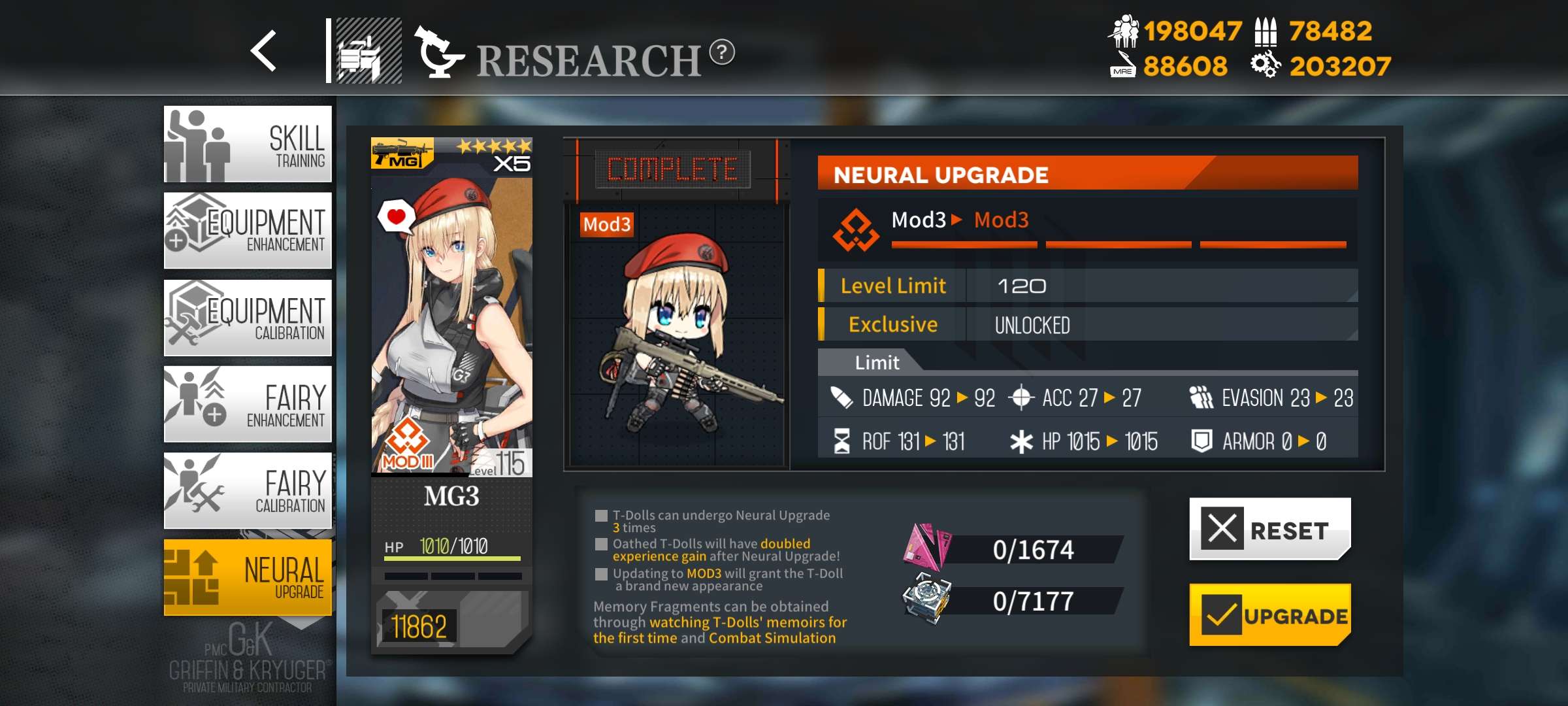Tap the Memory Fragments cost icon
This screenshot has width=1568, height=706.
926,548
